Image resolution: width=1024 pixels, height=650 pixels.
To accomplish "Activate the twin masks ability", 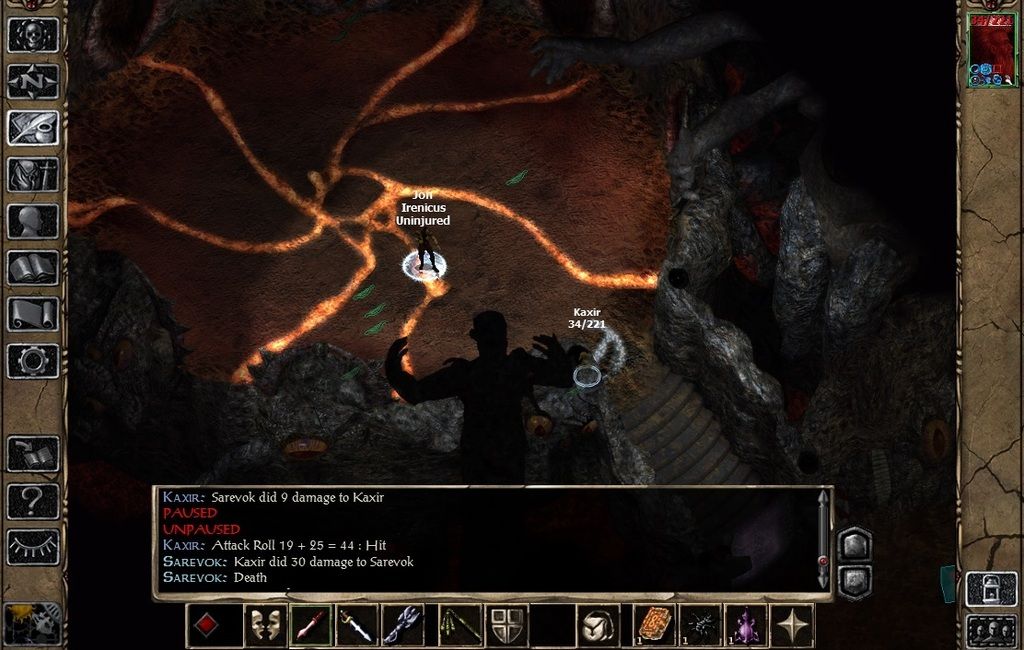I will click(x=265, y=626).
